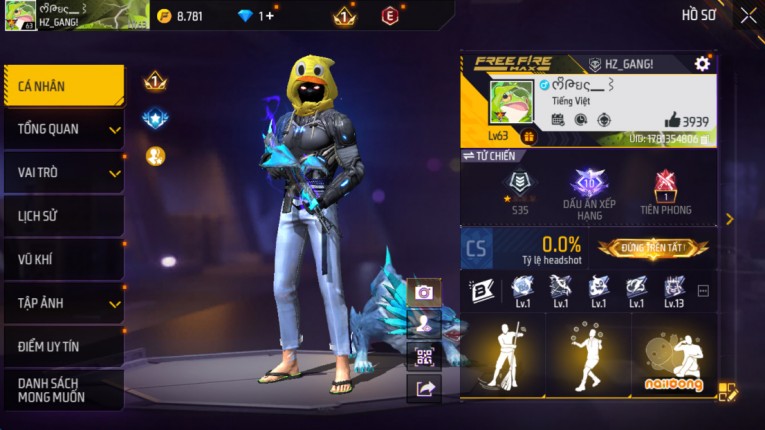
Task: Share the profile with share button
Action: (x=424, y=389)
